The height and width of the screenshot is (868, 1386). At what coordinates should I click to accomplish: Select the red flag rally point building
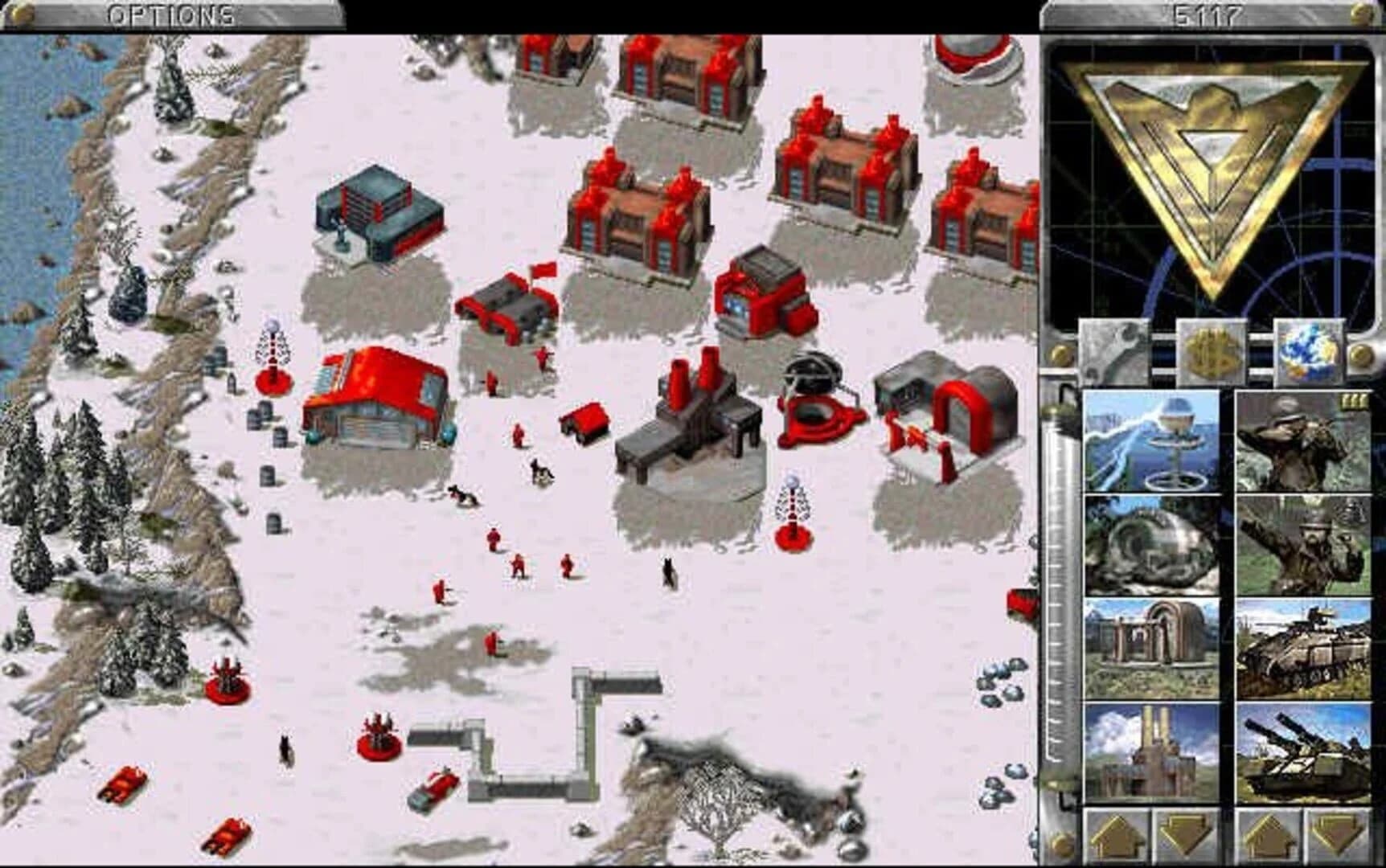511,305
